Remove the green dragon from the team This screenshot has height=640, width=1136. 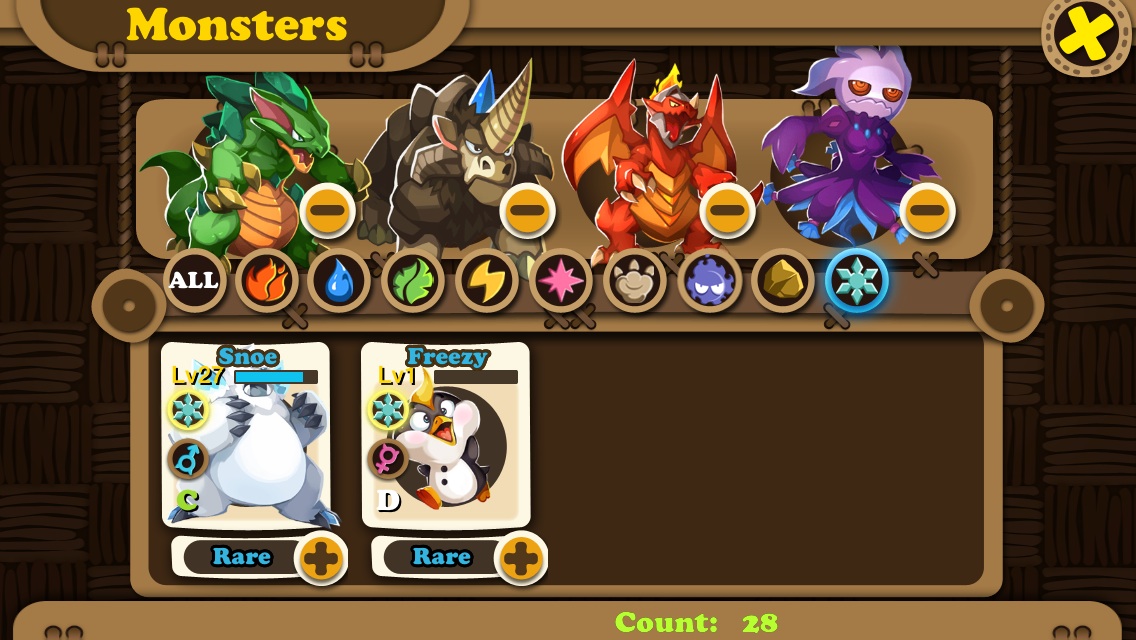[x=328, y=210]
